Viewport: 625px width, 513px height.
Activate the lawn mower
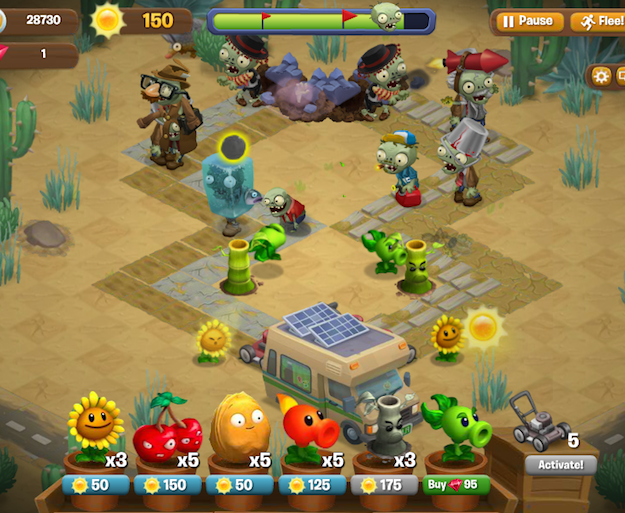560,464
